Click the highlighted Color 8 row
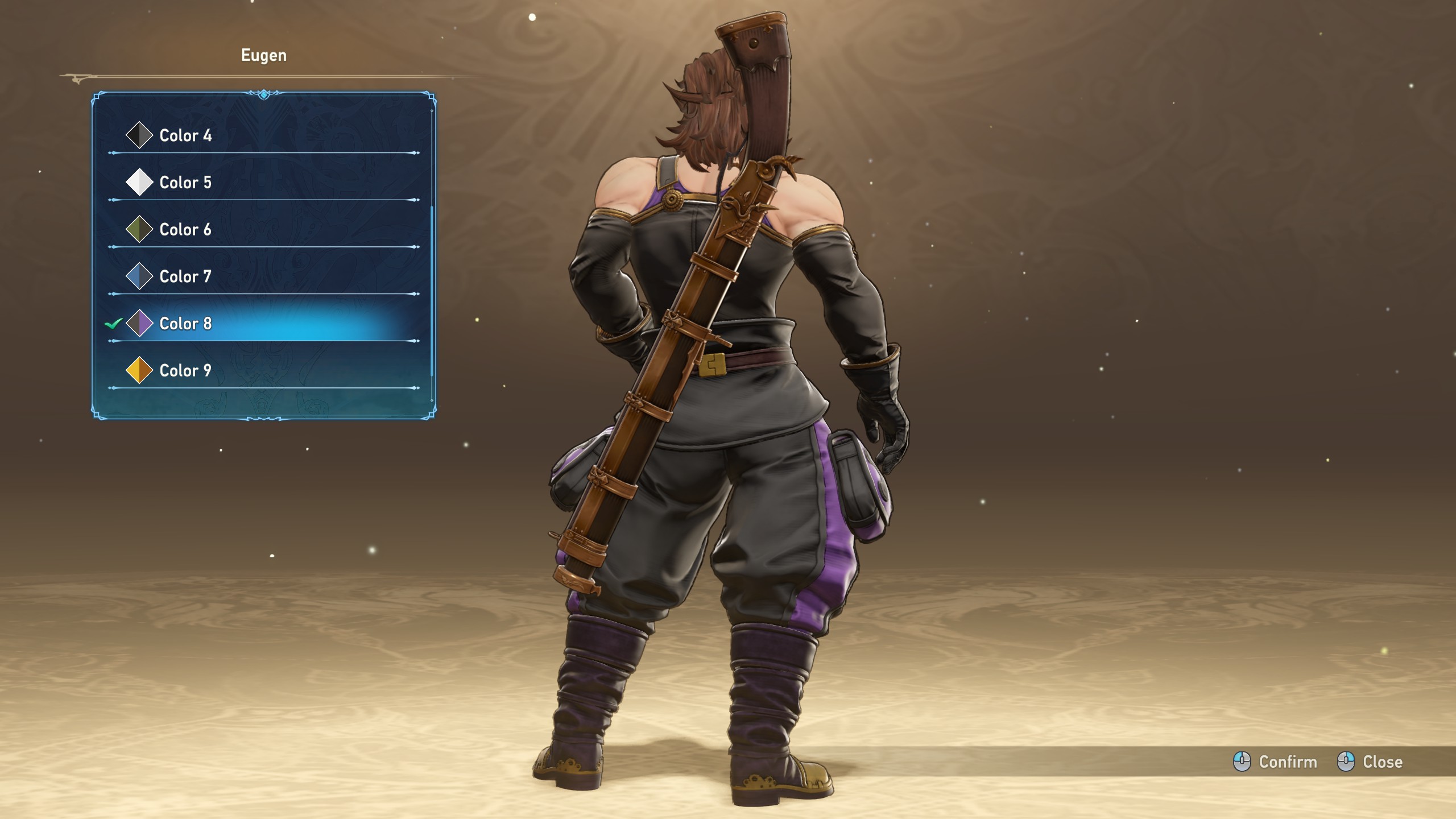The height and width of the screenshot is (819, 1456). pyautogui.click(x=185, y=324)
